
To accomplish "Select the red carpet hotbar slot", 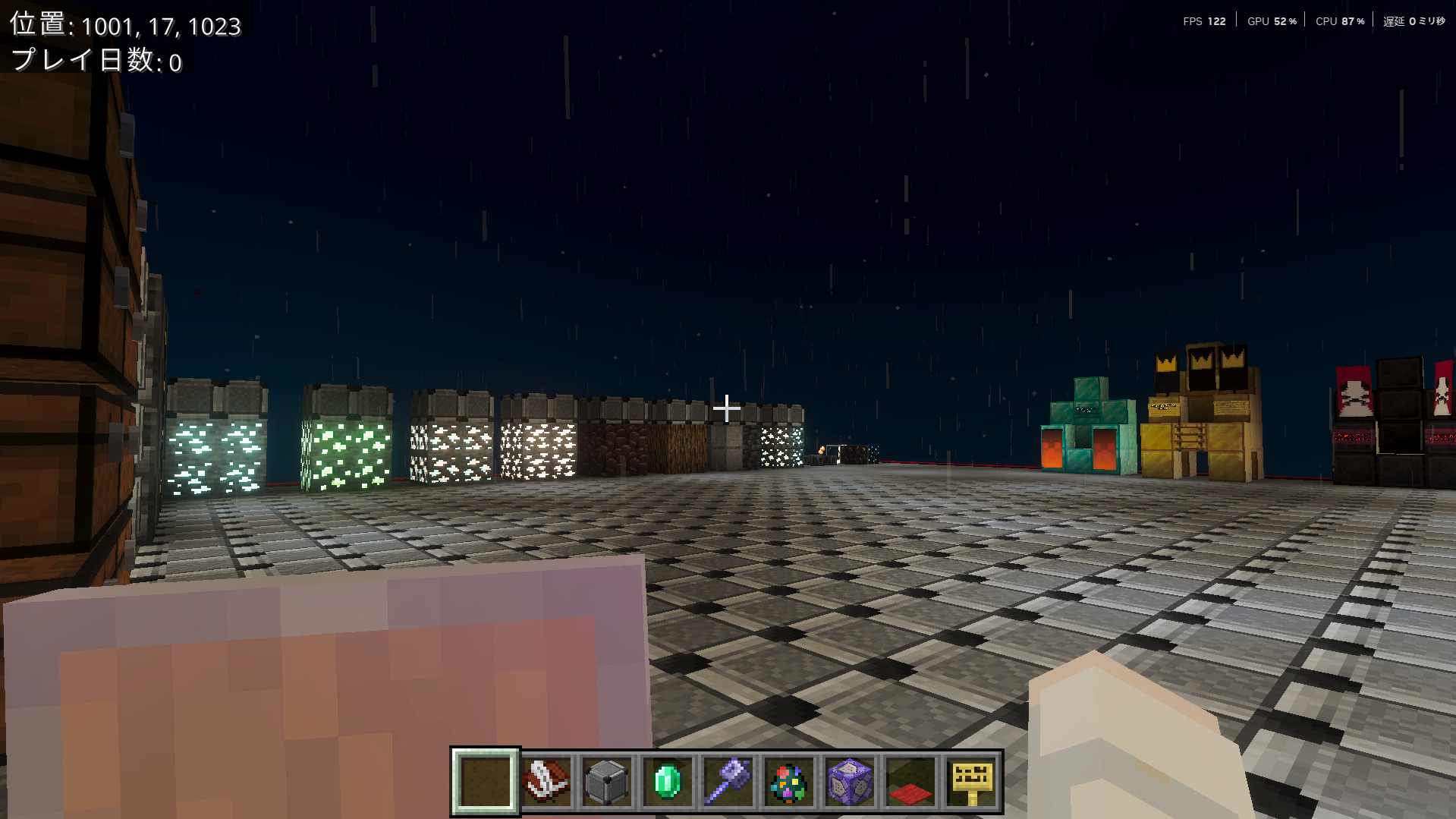I will [x=910, y=782].
